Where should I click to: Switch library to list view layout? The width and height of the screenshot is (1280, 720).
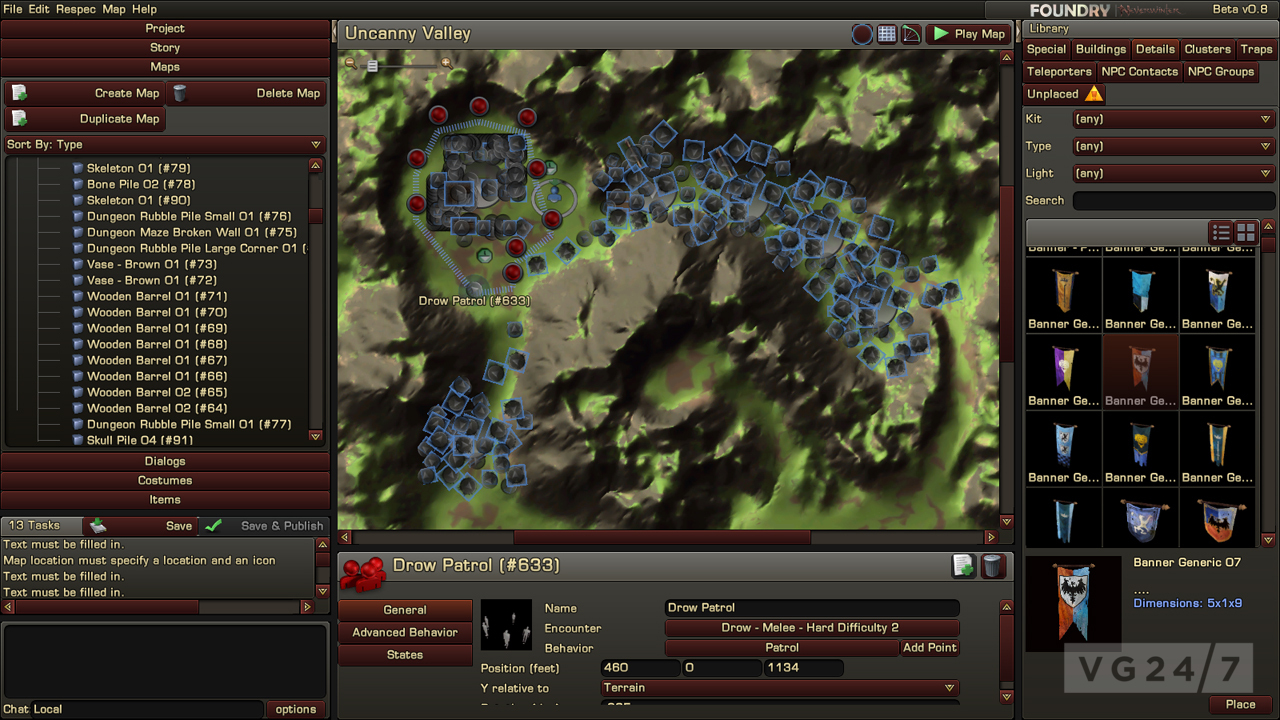click(1220, 231)
